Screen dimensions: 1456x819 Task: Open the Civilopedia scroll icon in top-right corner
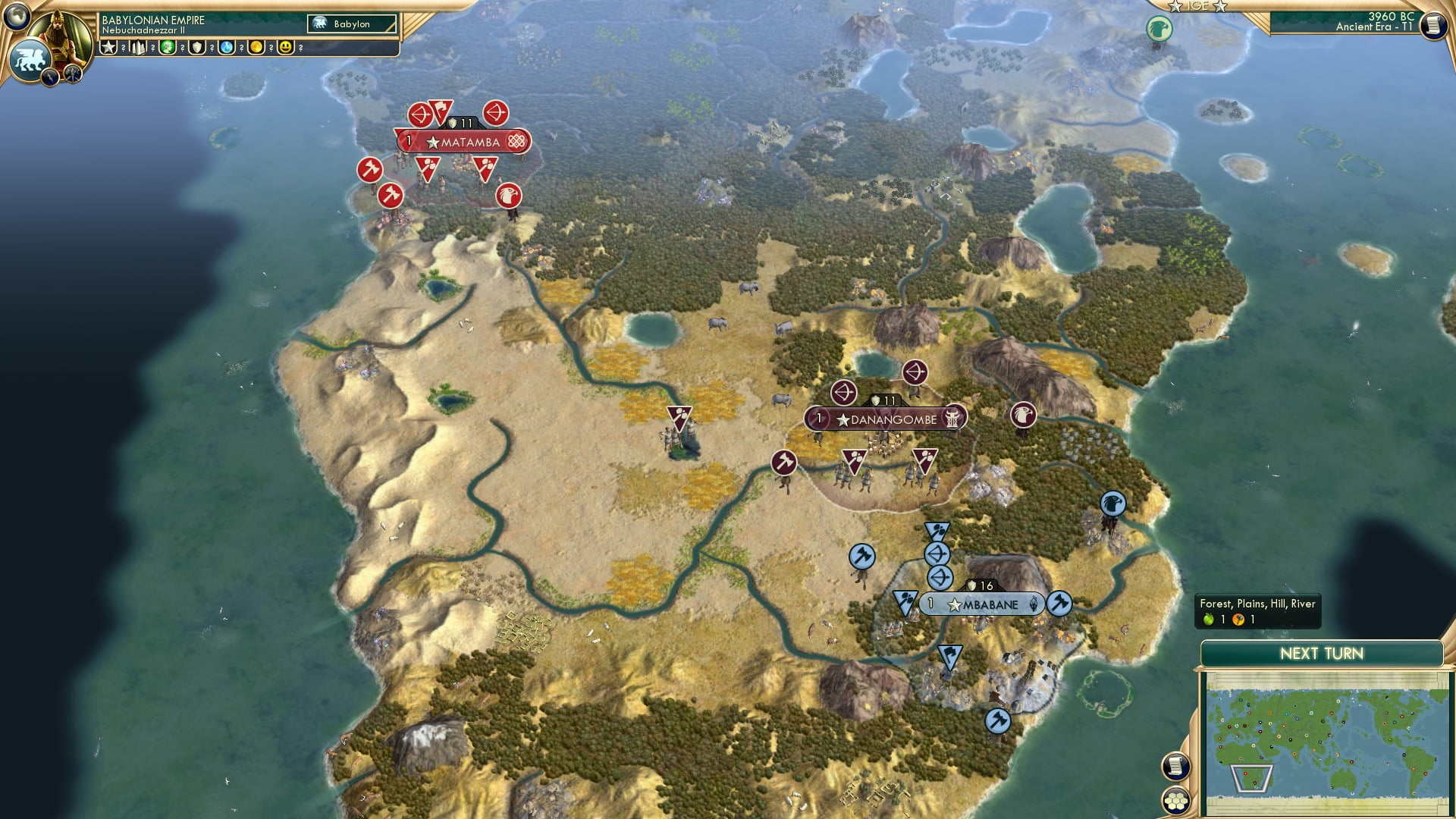pyautogui.click(x=1432, y=25)
